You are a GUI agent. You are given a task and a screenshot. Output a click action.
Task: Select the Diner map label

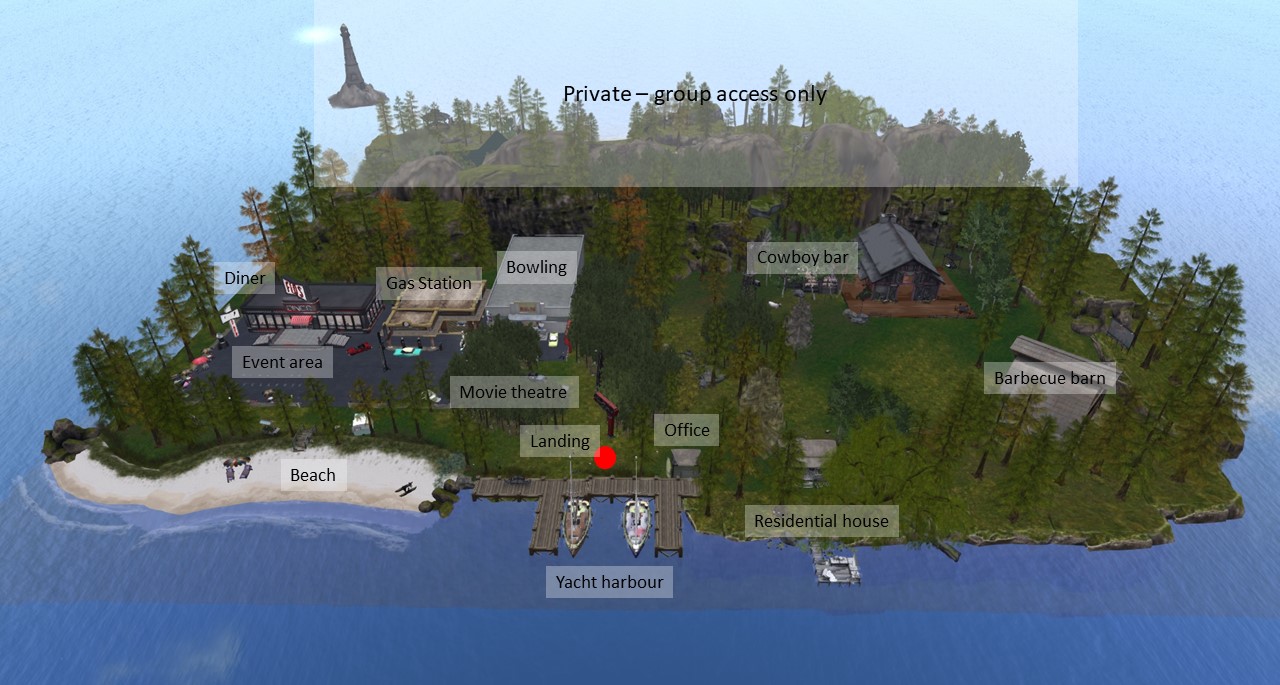[245, 278]
